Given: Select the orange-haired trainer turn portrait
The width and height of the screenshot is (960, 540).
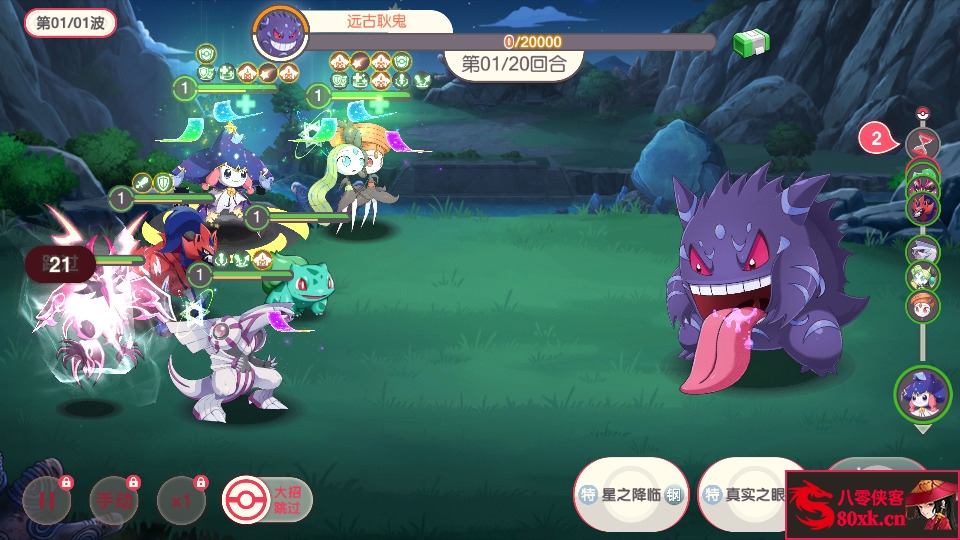Looking at the screenshot, I should tap(922, 305).
